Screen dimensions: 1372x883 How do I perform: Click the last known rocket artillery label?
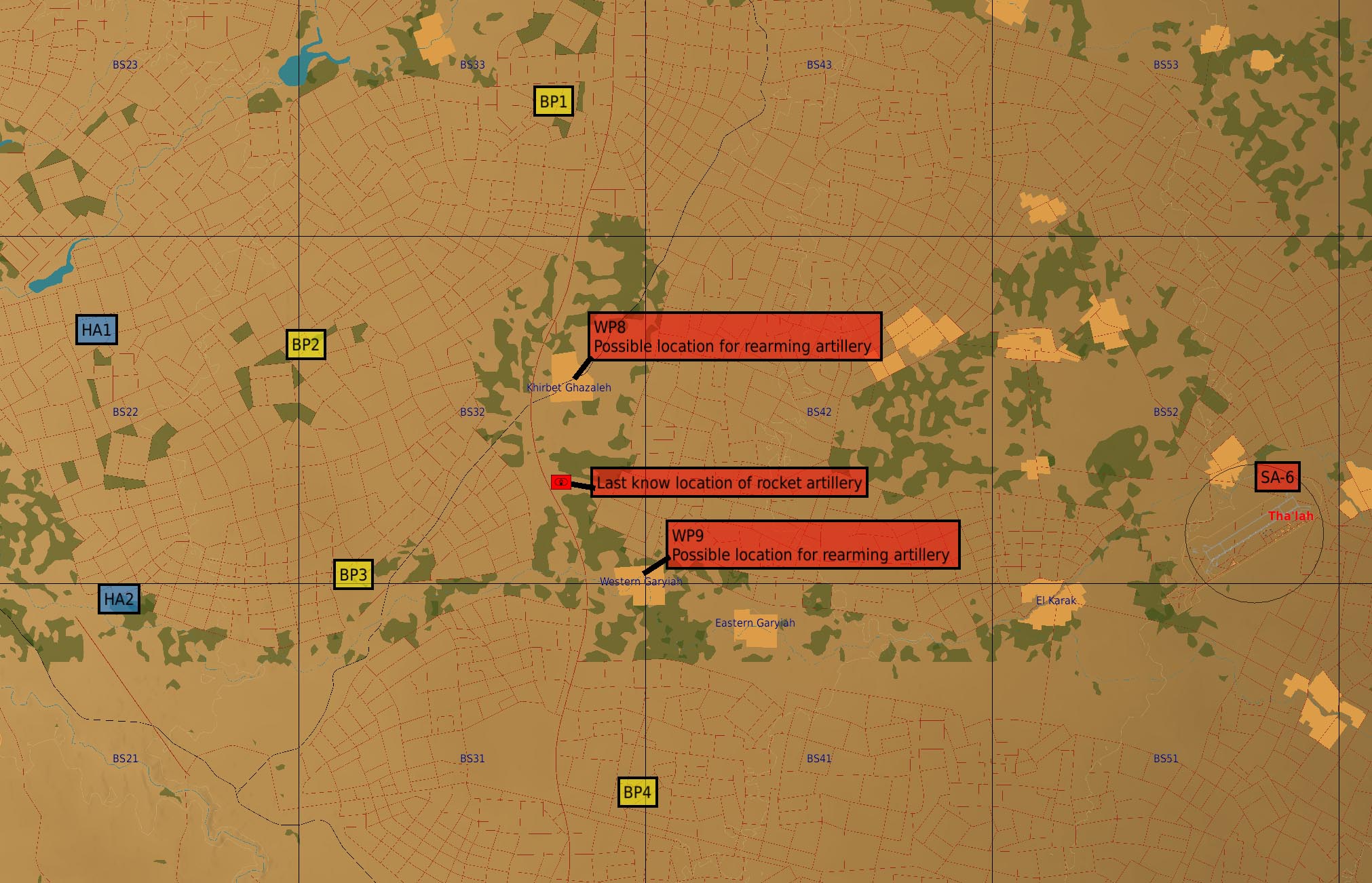click(729, 482)
